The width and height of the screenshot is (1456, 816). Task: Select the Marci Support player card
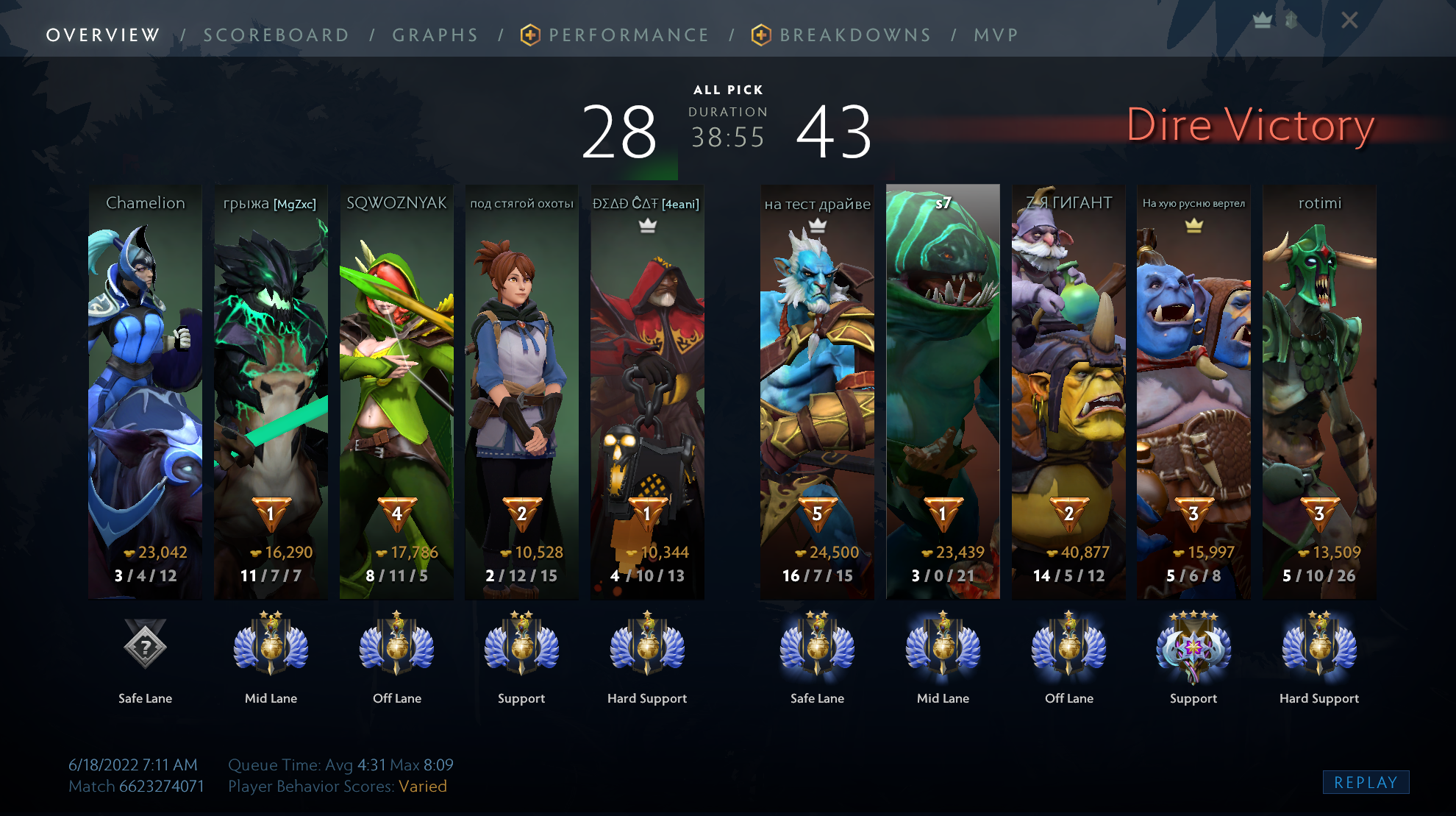click(x=521, y=390)
